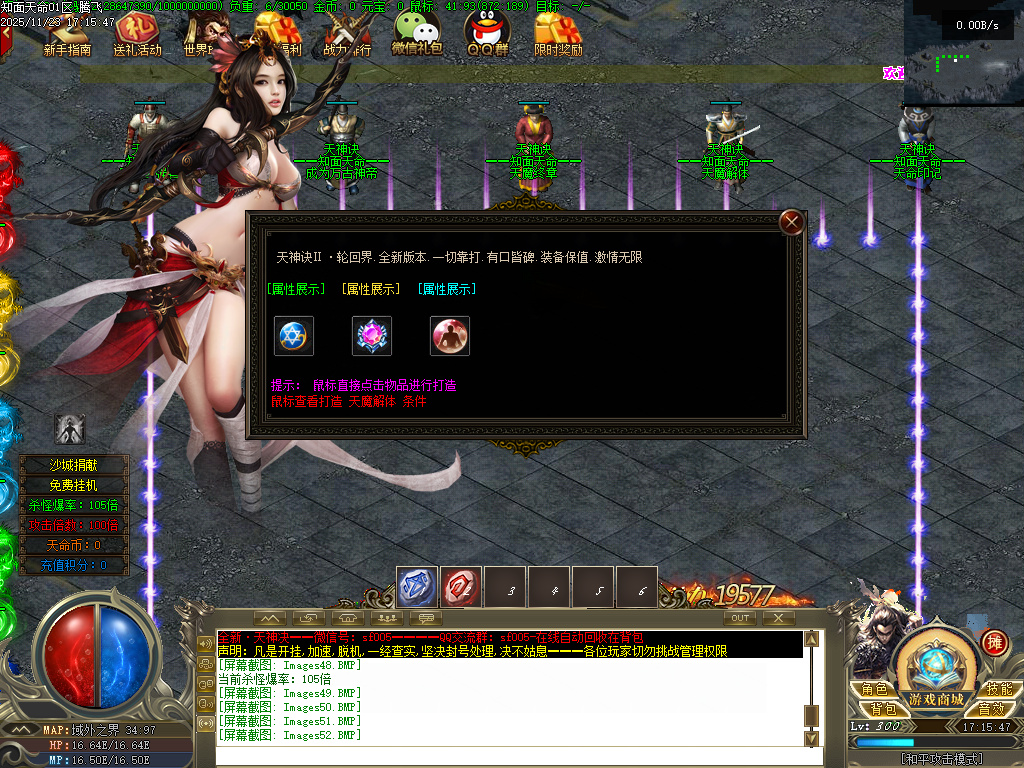Open the 沙城捐献 donation panel
This screenshot has width=1024, height=768.
(74, 465)
